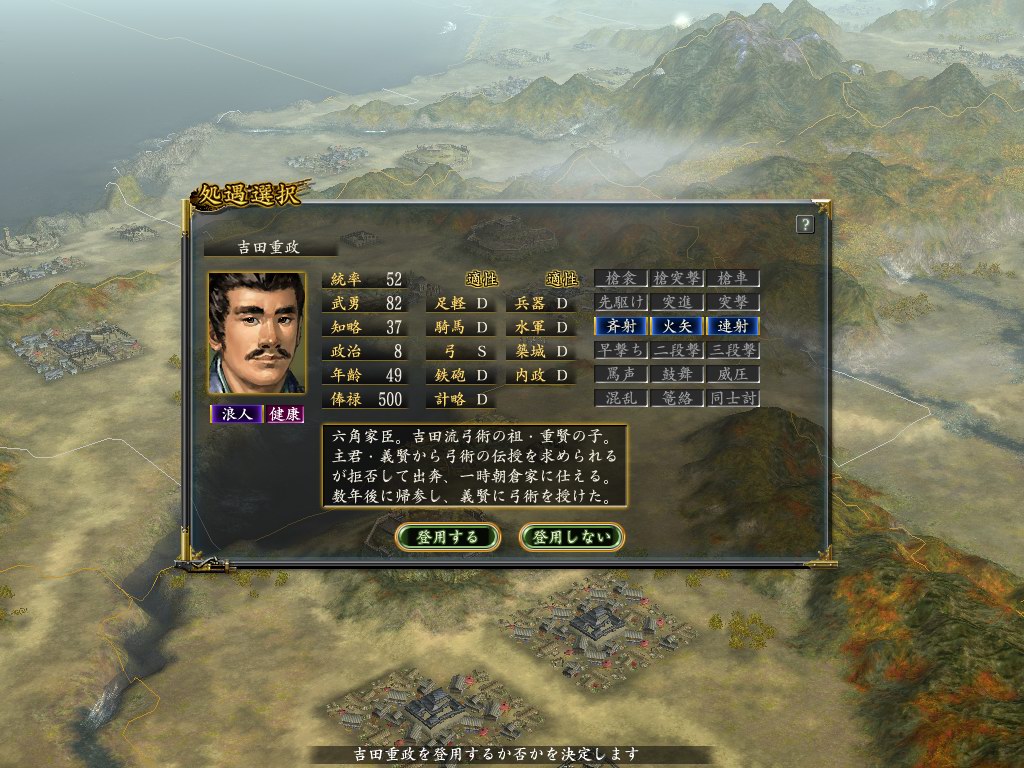Select the 斉射 volley skill

point(620,326)
